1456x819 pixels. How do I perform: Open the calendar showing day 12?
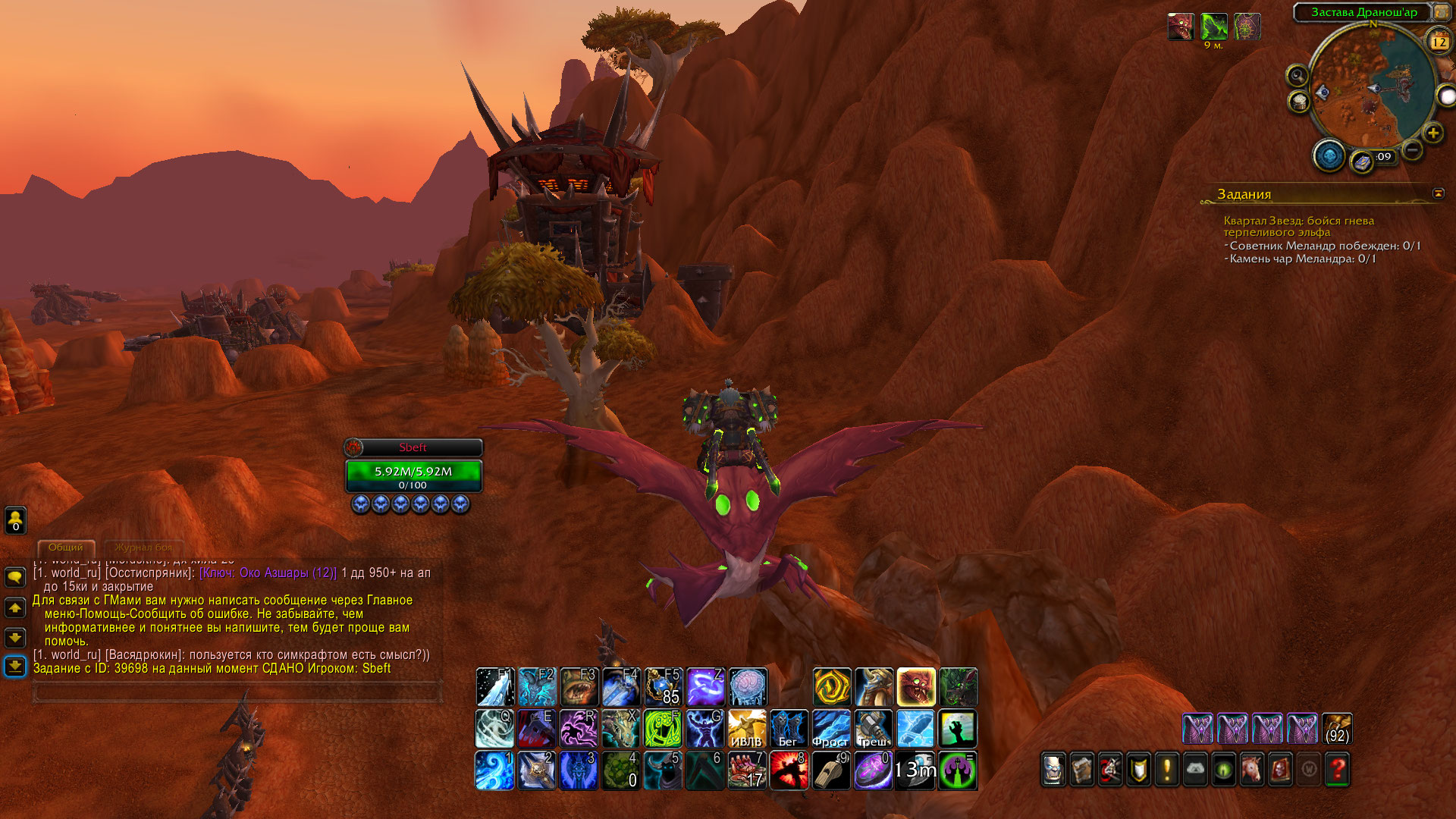point(1439,42)
